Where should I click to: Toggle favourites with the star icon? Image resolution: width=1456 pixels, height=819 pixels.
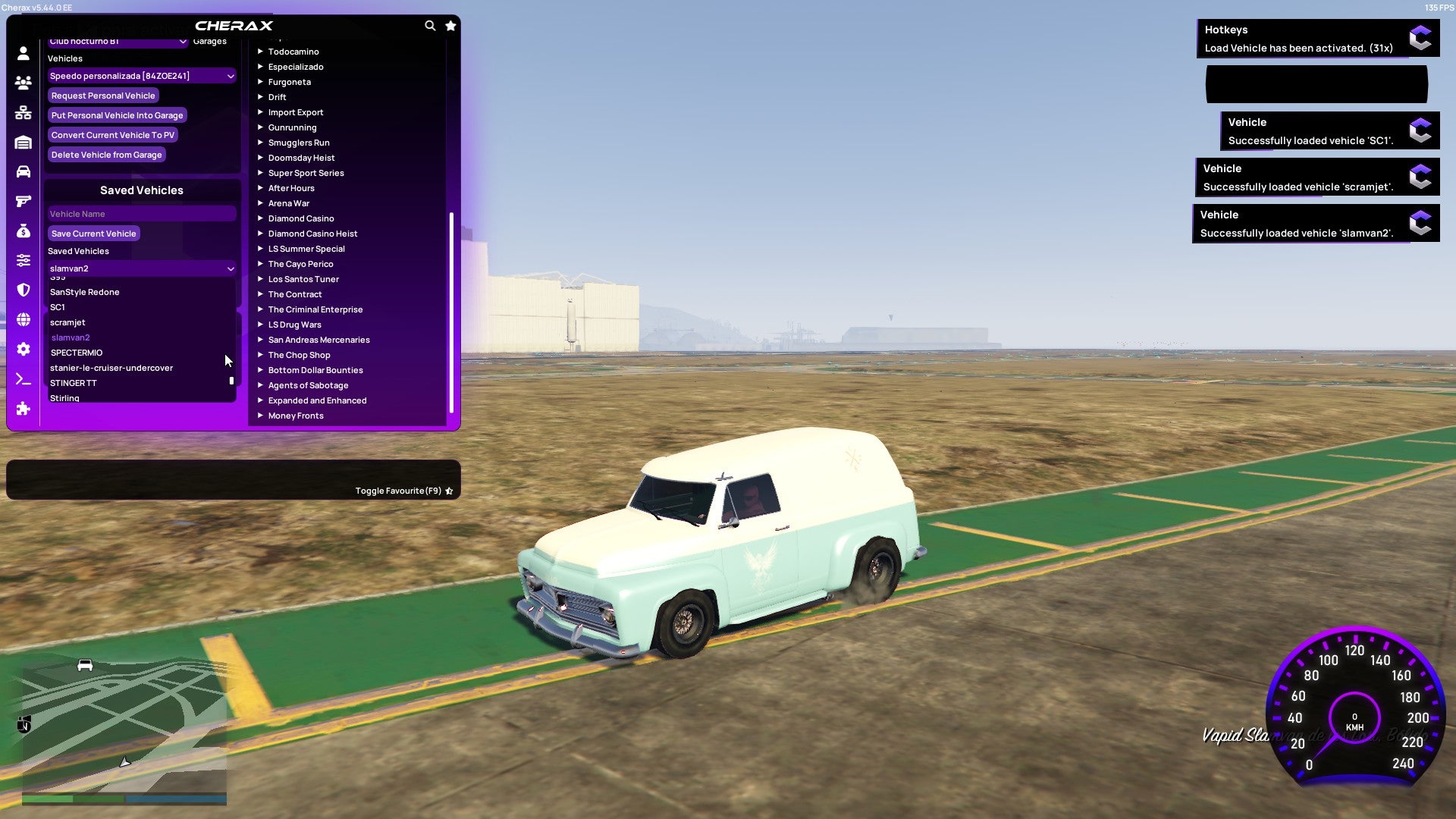tap(450, 25)
